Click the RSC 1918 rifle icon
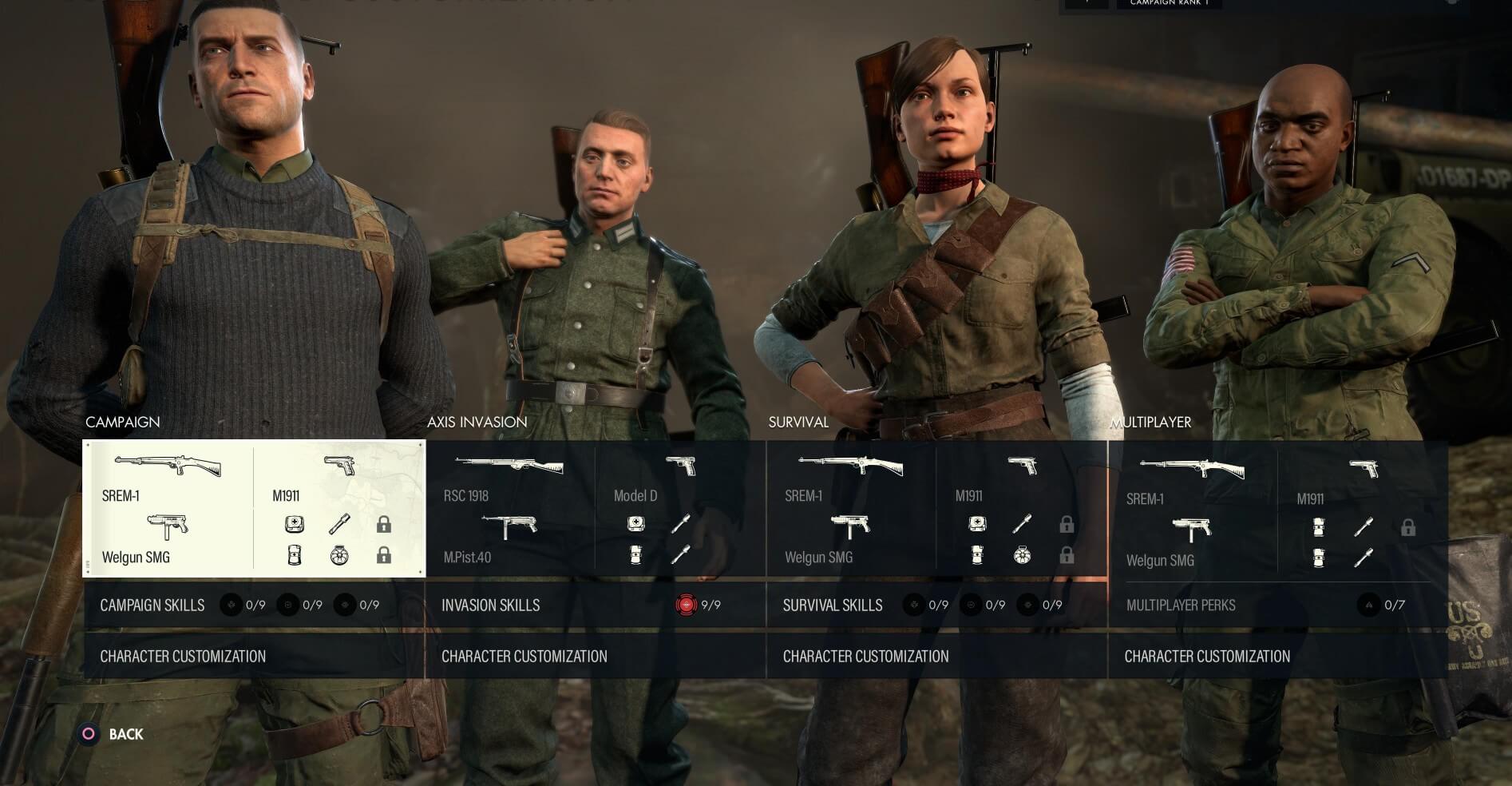The width and height of the screenshot is (1512, 786). tap(509, 465)
